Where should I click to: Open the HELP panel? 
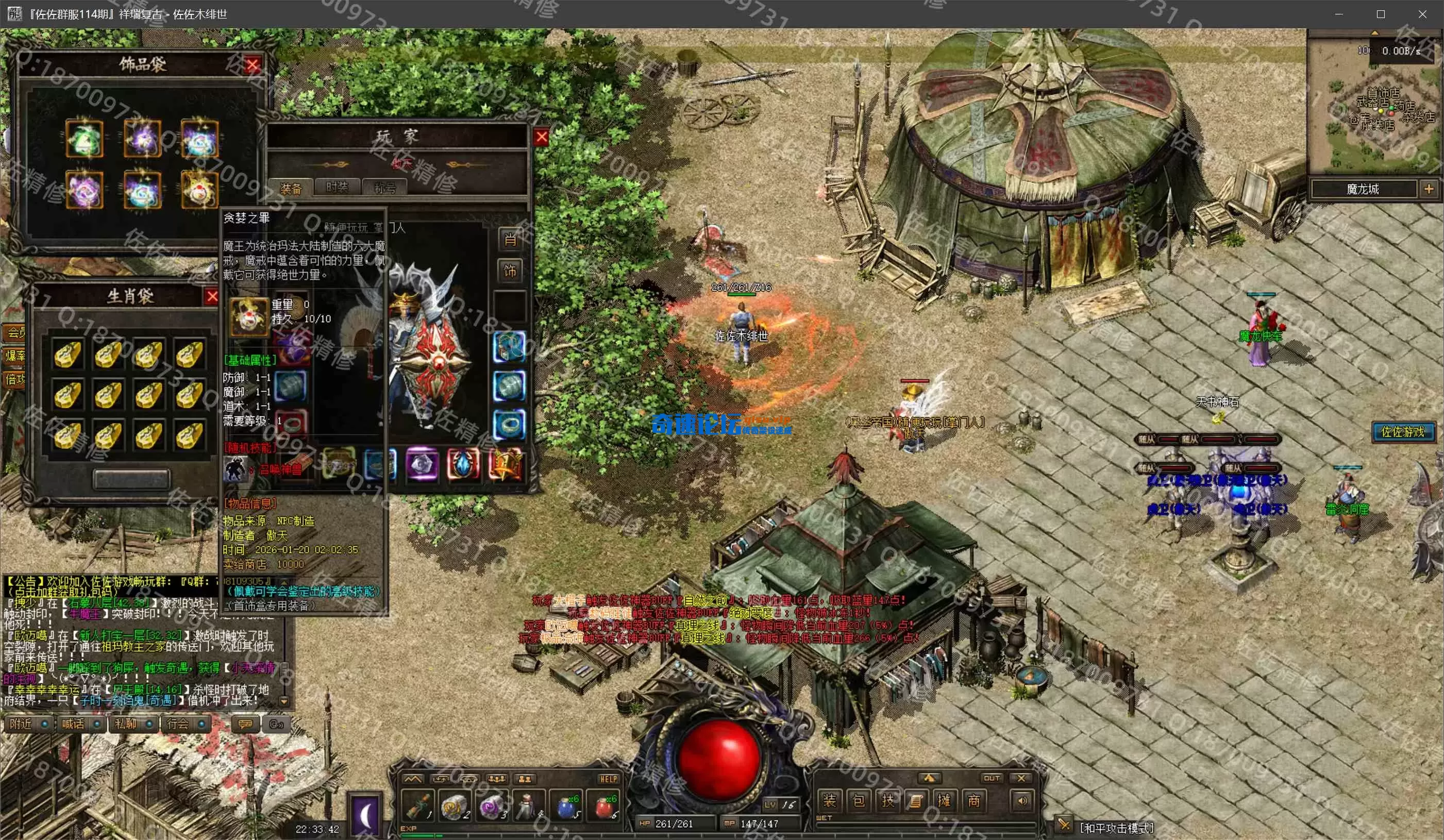pos(608,779)
